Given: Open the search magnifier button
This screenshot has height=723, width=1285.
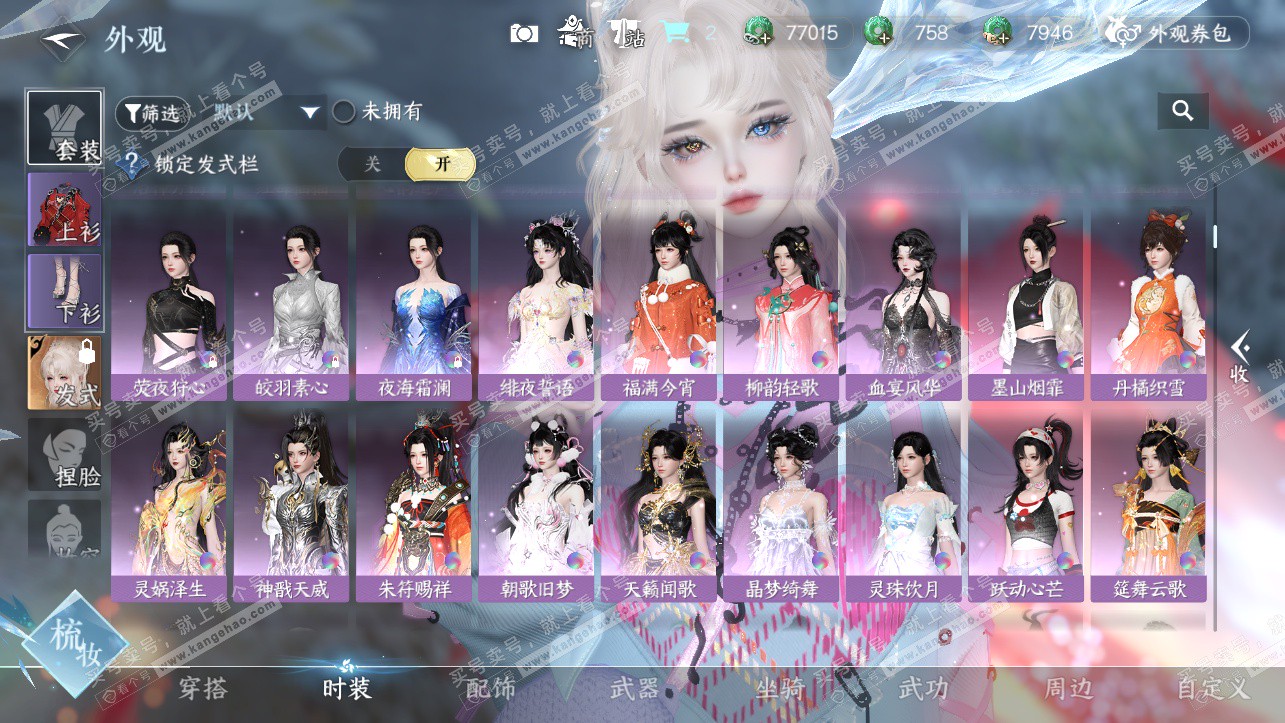Looking at the screenshot, I should [x=1183, y=111].
